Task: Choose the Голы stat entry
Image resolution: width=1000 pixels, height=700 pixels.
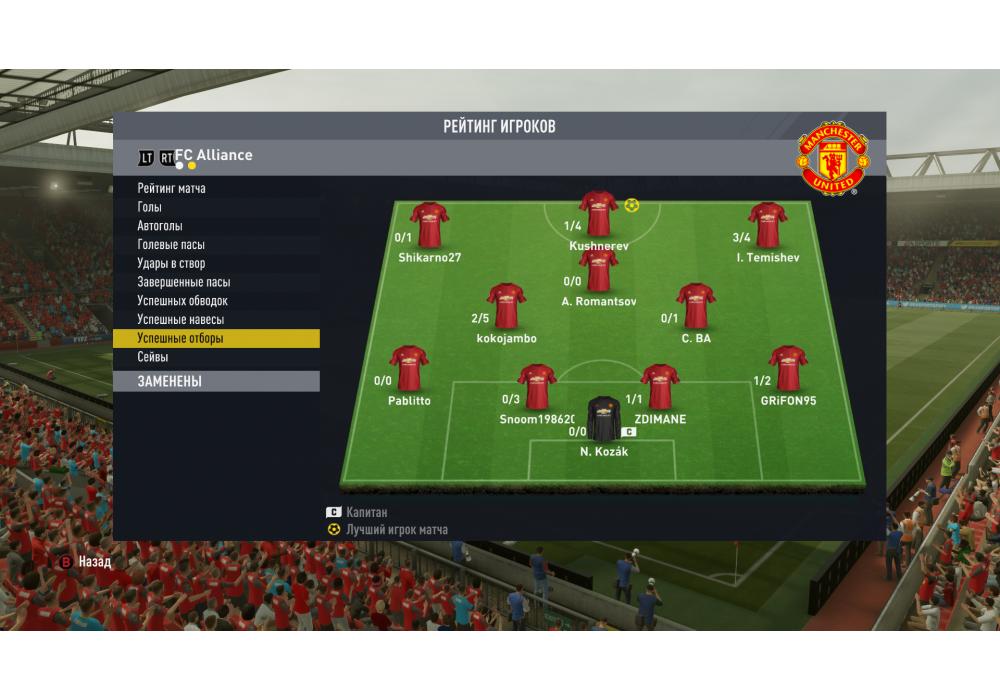Action: [150, 207]
